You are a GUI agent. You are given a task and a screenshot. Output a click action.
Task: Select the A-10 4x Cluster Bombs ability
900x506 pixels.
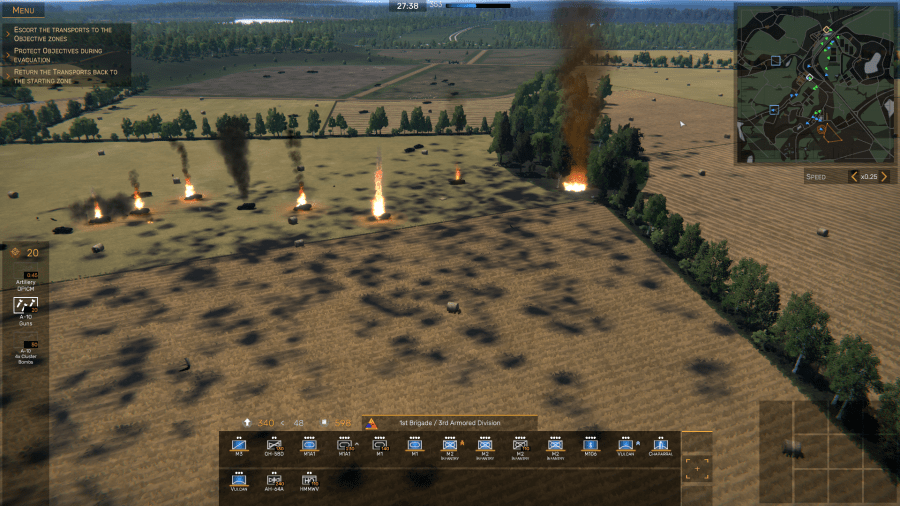click(x=26, y=351)
